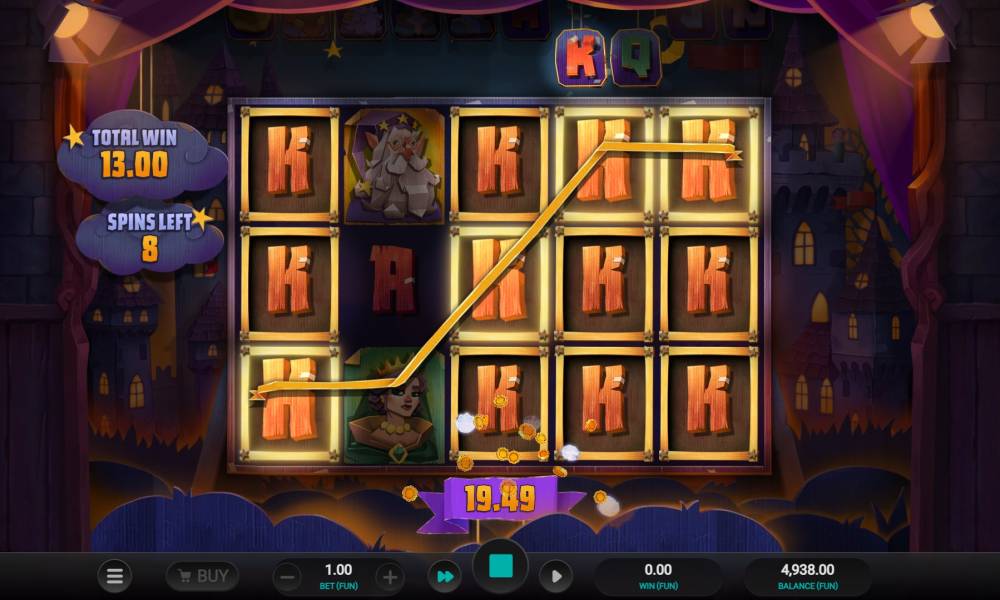Screen dimensions: 1000x600
Task: Open the hamburger menu
Action: [114, 577]
